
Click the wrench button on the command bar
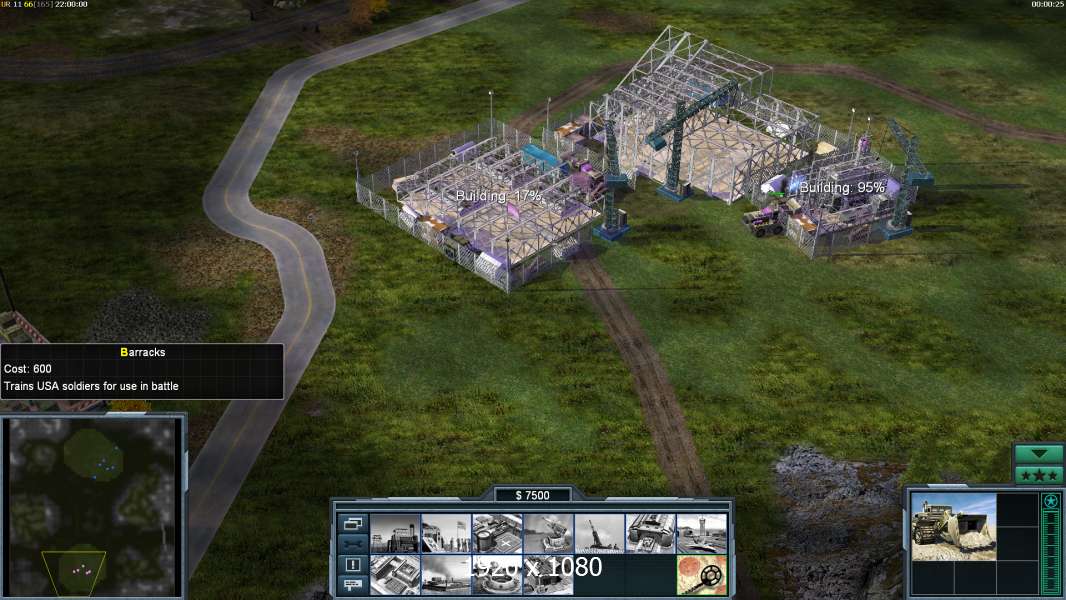point(352,544)
